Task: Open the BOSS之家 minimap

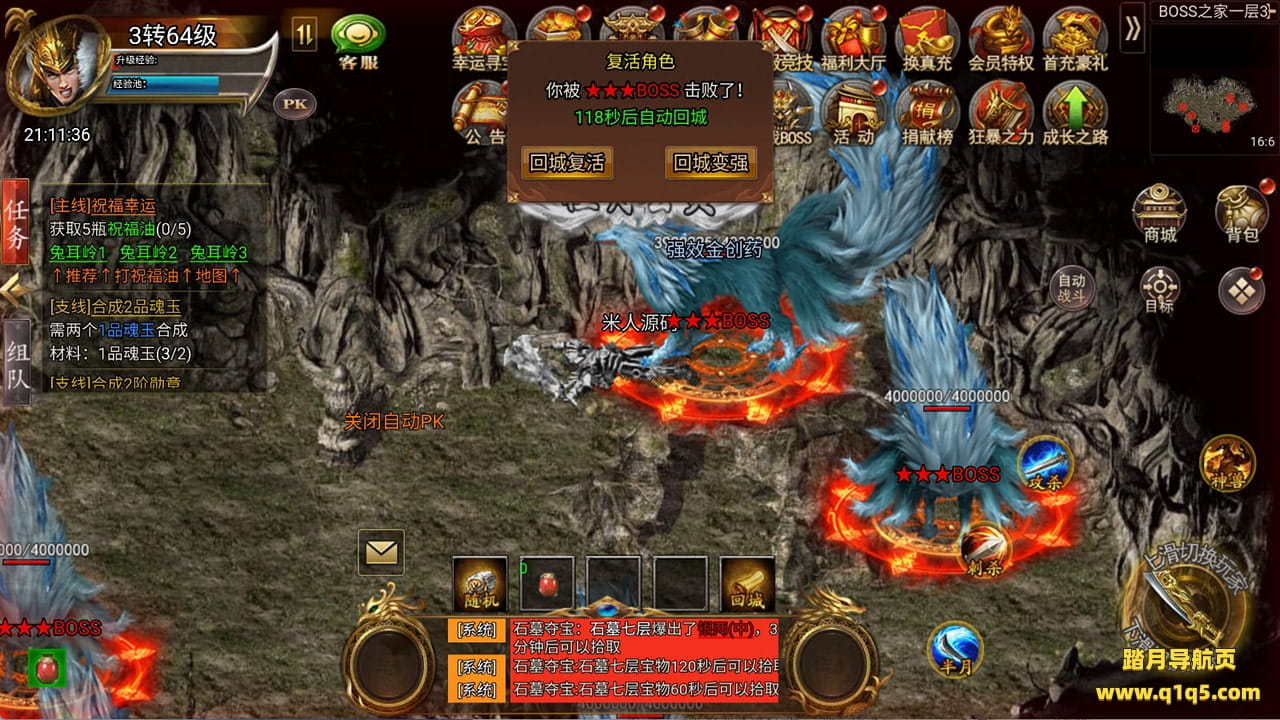Action: click(x=1213, y=88)
